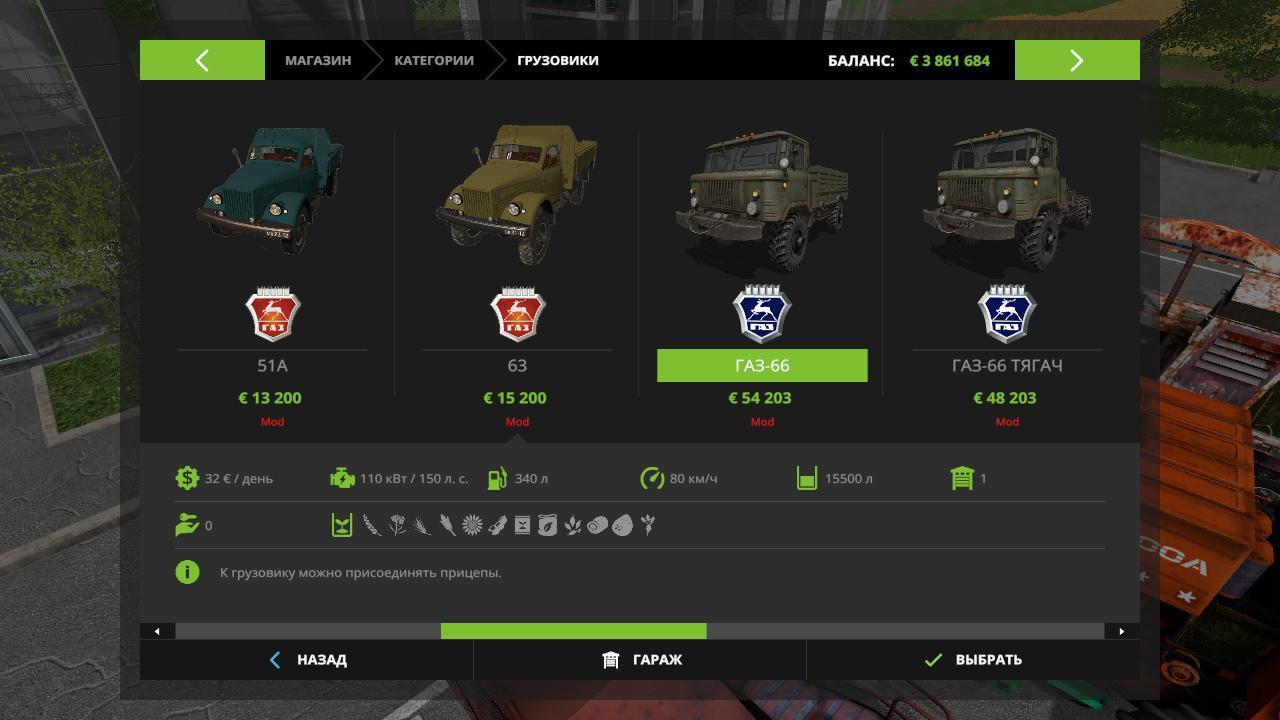
Task: Confirm with the ВЫБРАТЬ button
Action: coord(973,660)
